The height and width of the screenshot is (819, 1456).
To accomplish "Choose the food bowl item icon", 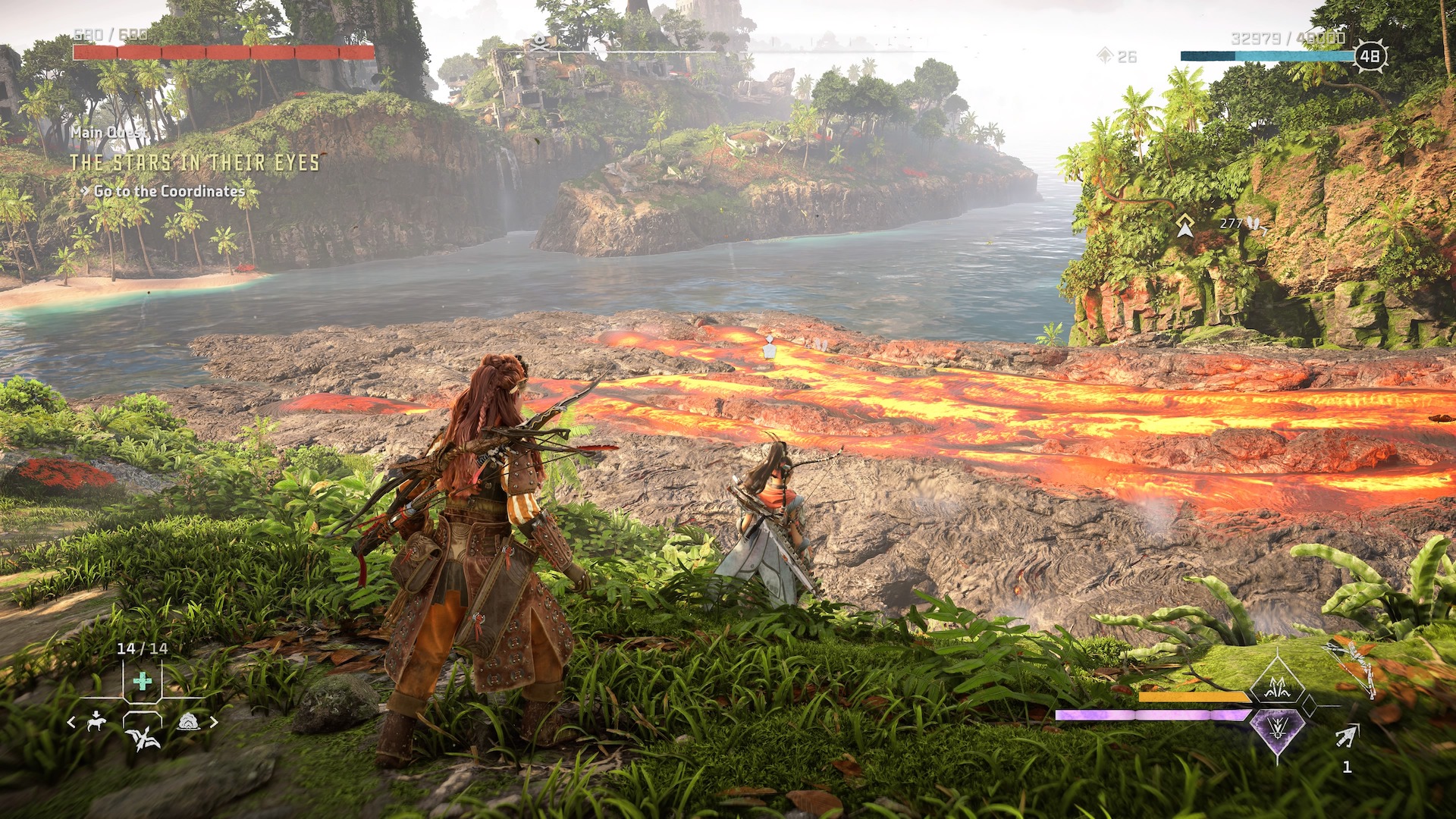I will point(188,722).
